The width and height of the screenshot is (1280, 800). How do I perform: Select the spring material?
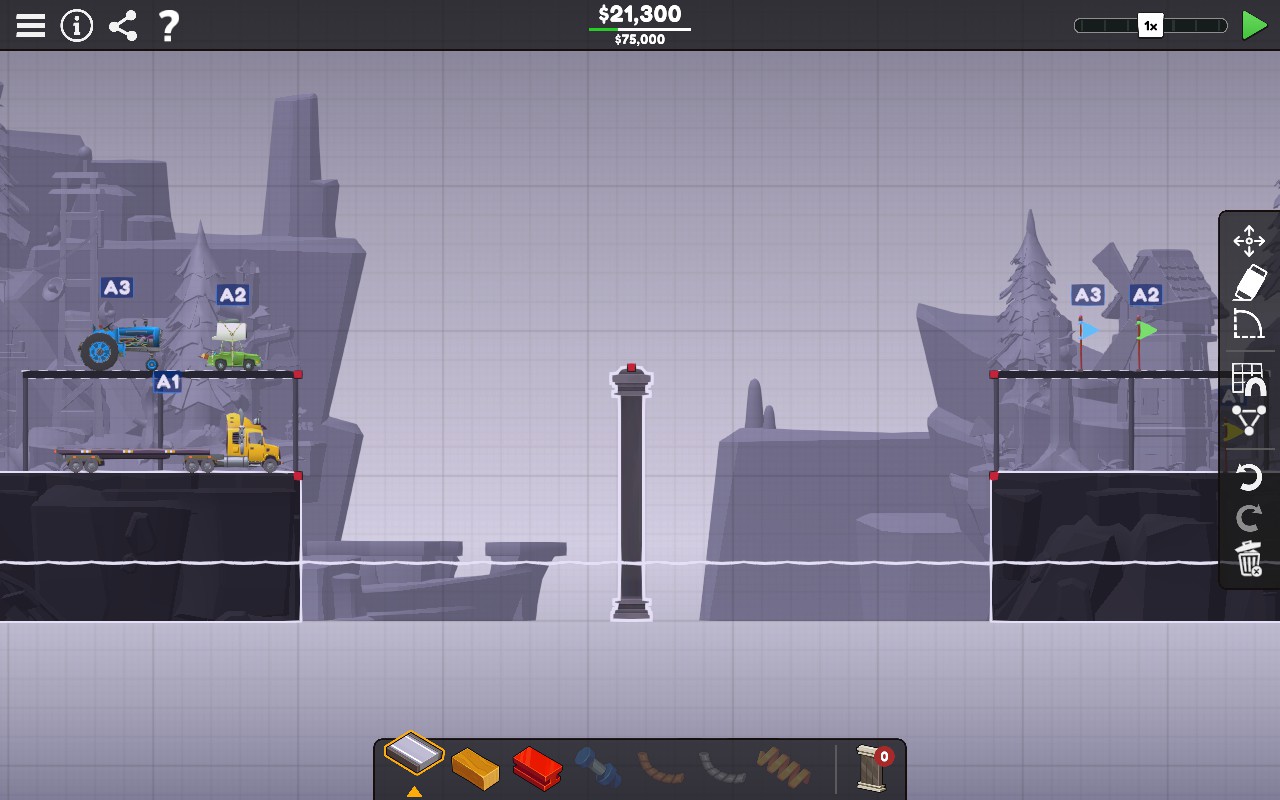785,768
